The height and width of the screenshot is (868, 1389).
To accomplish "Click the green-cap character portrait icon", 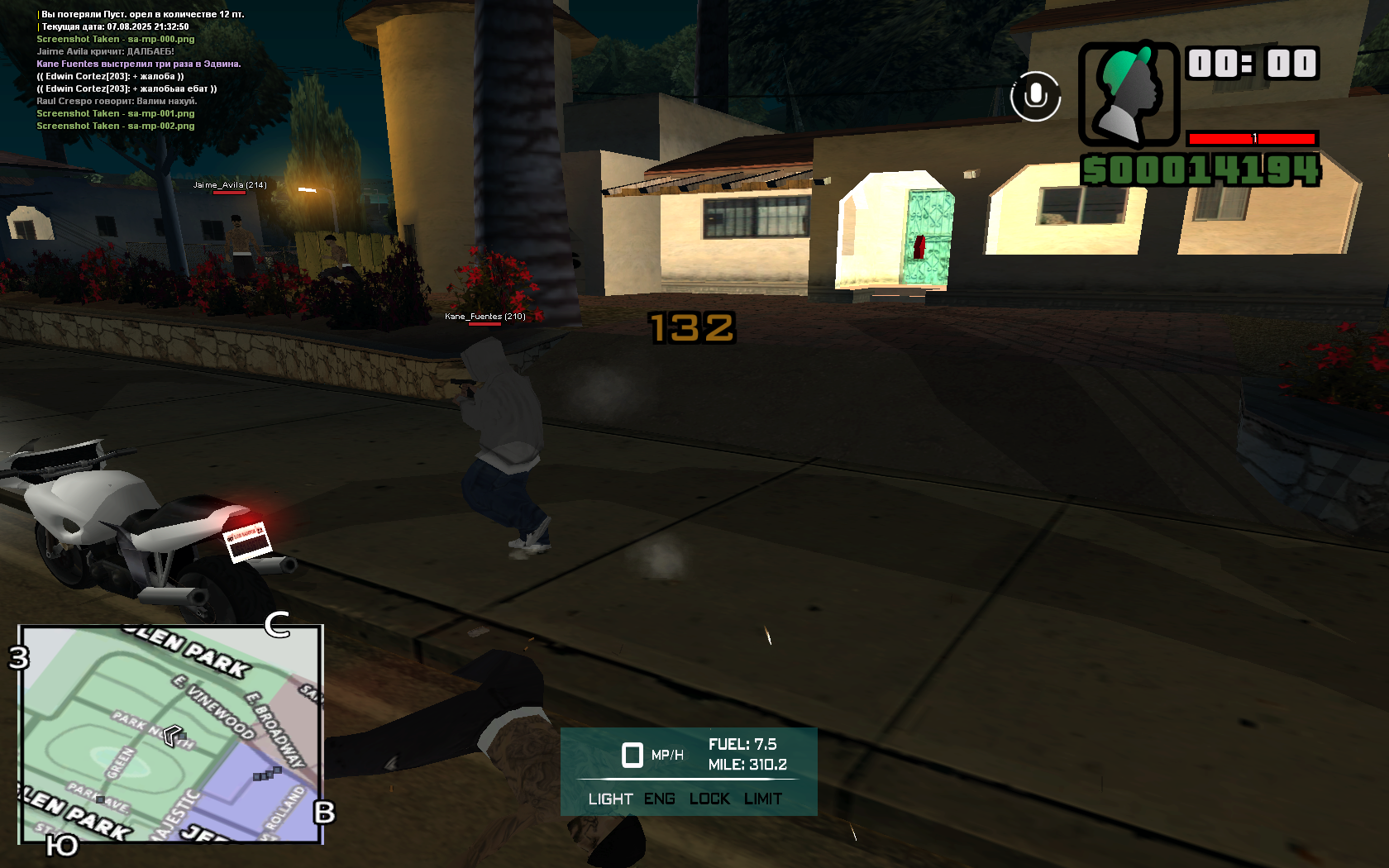I will pos(1129,94).
